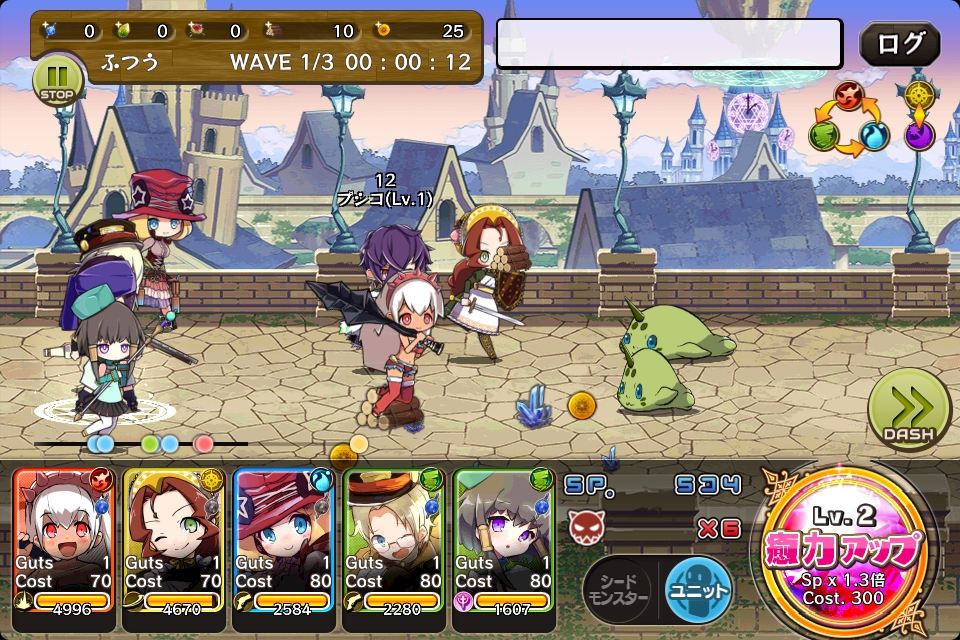Activate the DASH speed-up button
Image resolution: width=960 pixels, height=640 pixels.
click(x=908, y=410)
